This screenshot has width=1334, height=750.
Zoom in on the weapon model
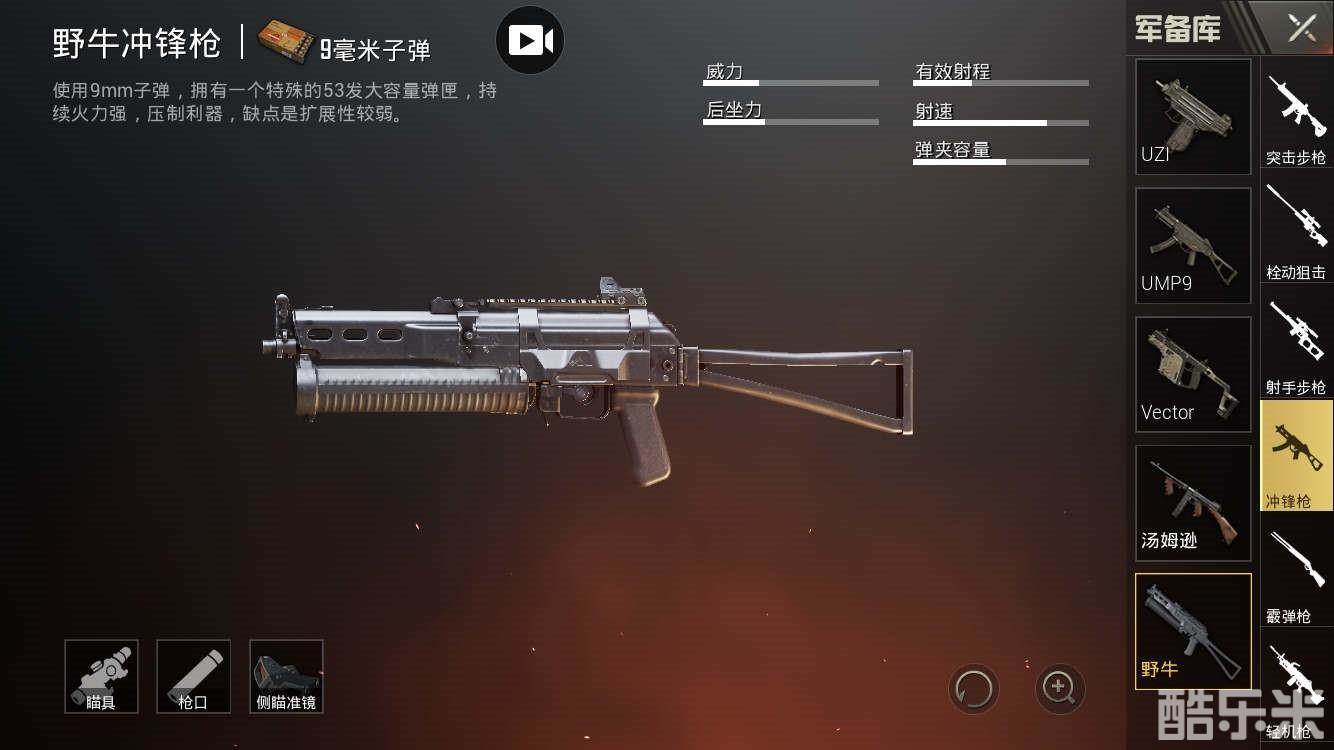tap(1059, 688)
